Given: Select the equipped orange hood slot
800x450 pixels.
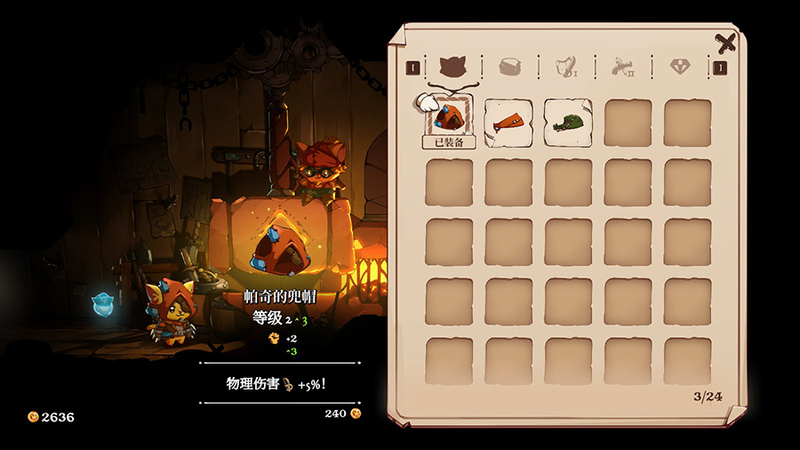Looking at the screenshot, I should pyautogui.click(x=450, y=121).
